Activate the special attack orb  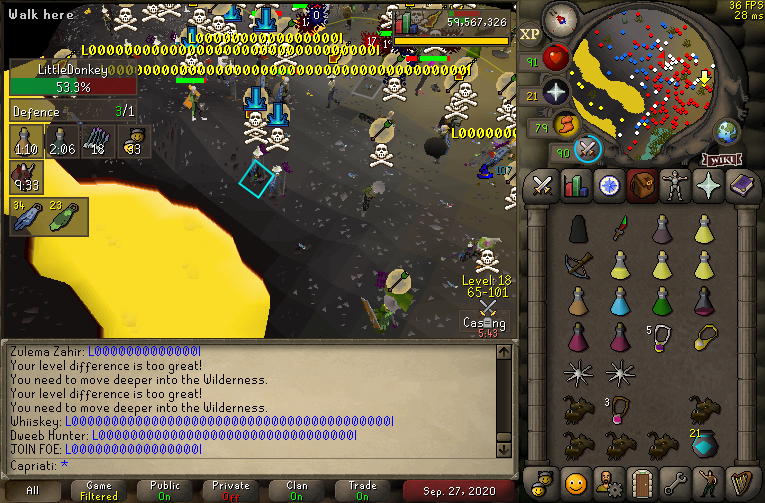click(x=588, y=149)
